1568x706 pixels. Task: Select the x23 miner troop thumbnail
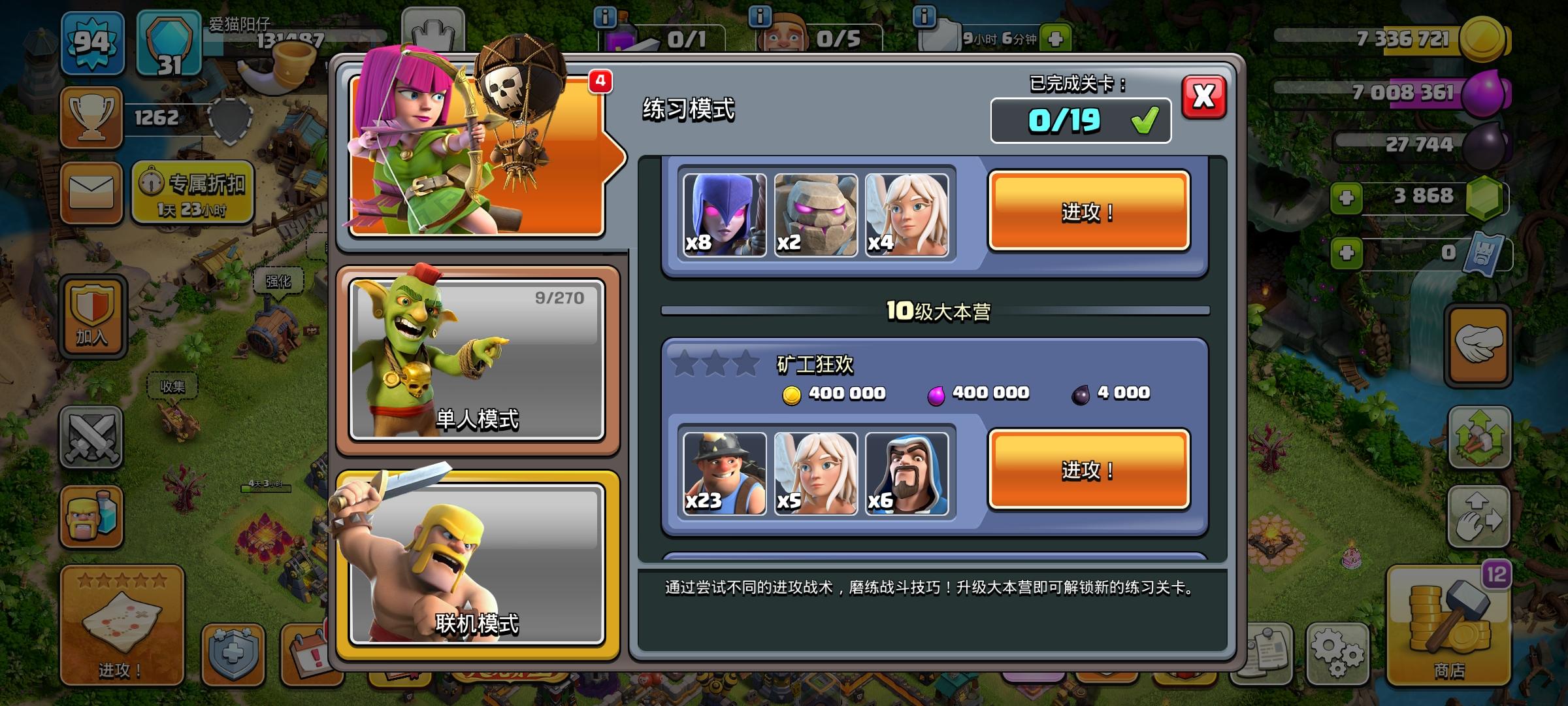point(724,471)
